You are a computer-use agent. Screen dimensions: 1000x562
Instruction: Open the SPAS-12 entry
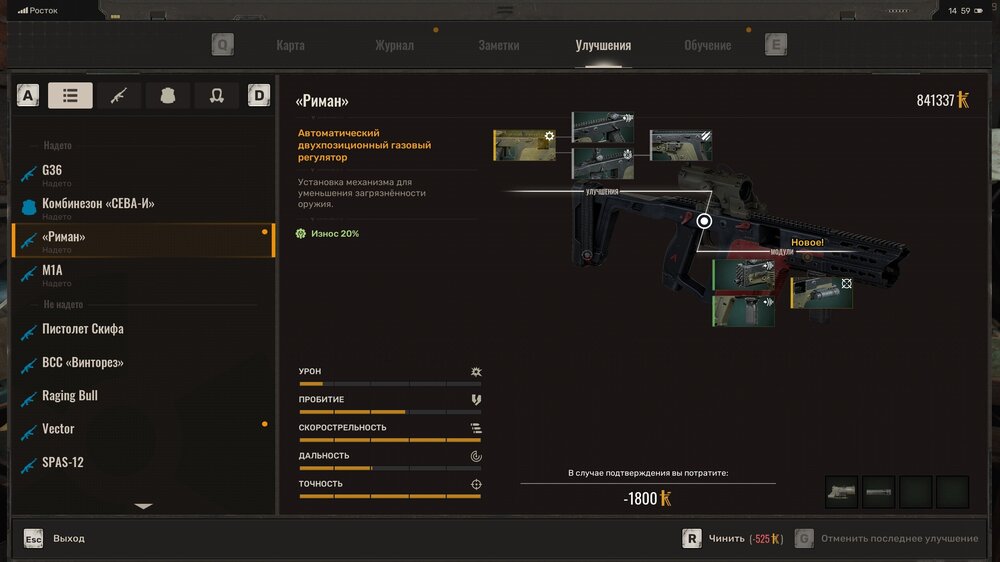click(62, 463)
